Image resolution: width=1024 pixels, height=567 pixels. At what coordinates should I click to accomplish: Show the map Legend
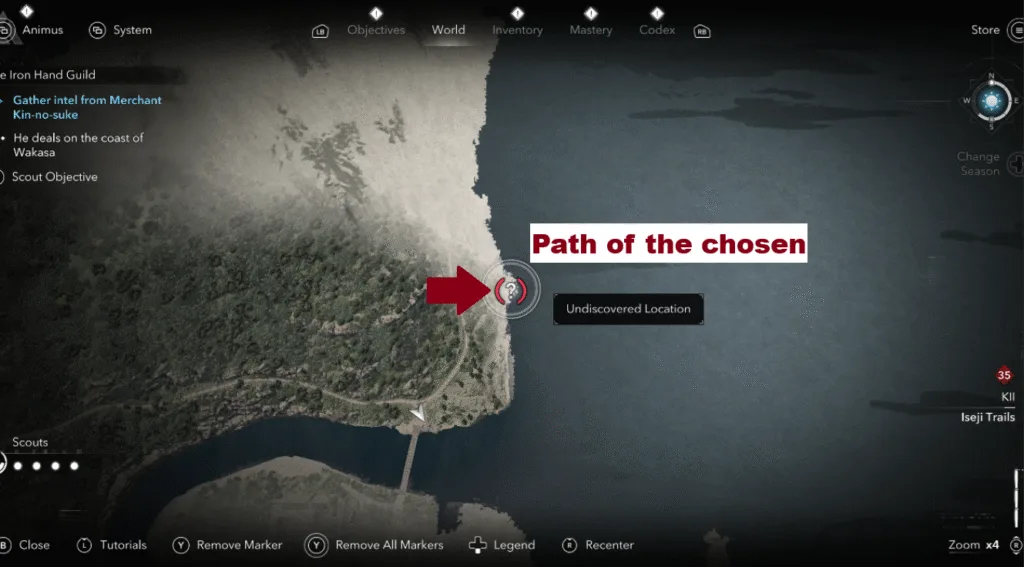tap(513, 545)
